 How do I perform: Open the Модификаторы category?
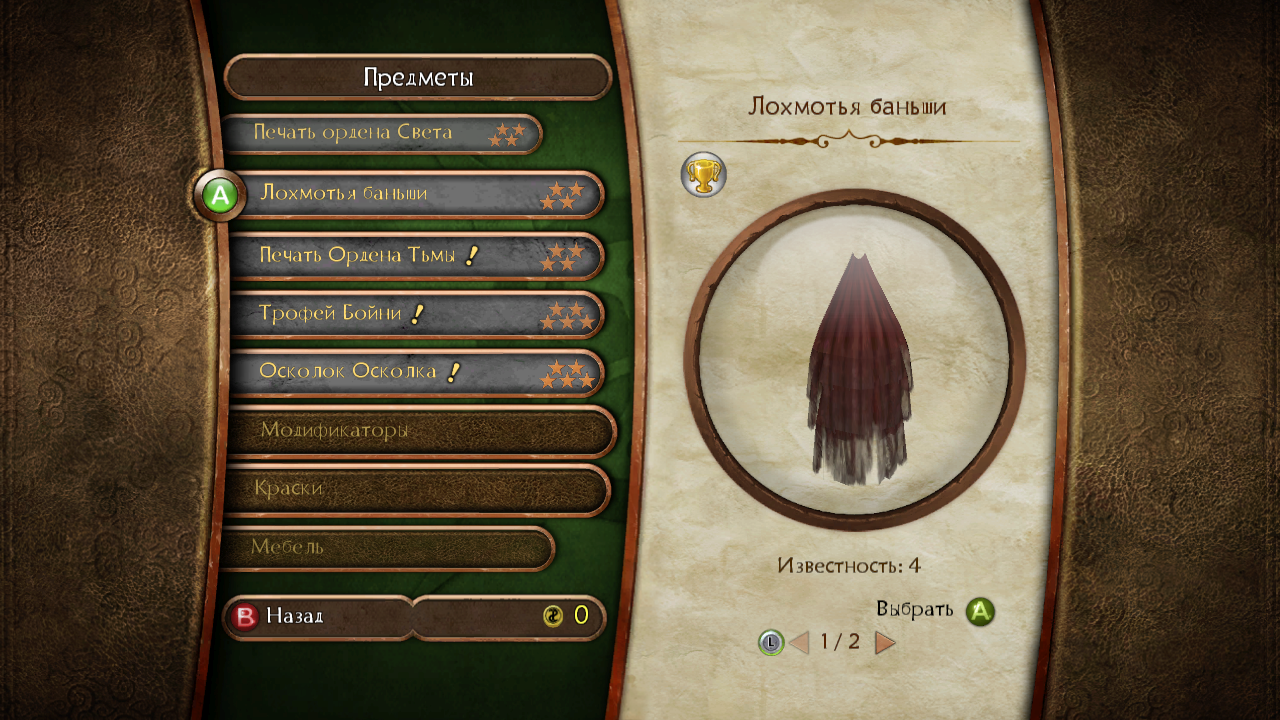click(x=418, y=431)
